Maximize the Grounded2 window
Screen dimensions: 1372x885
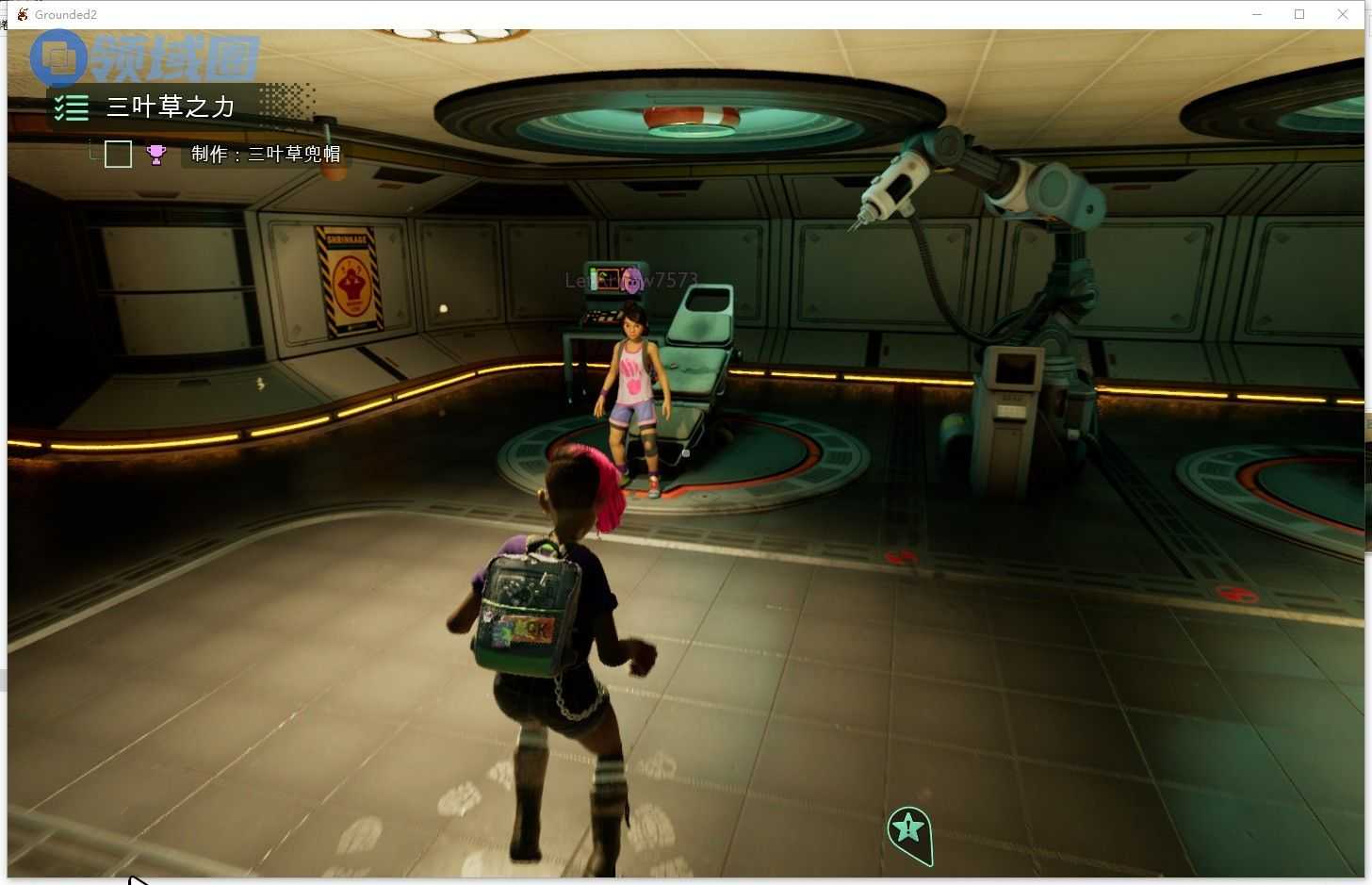click(x=1299, y=14)
